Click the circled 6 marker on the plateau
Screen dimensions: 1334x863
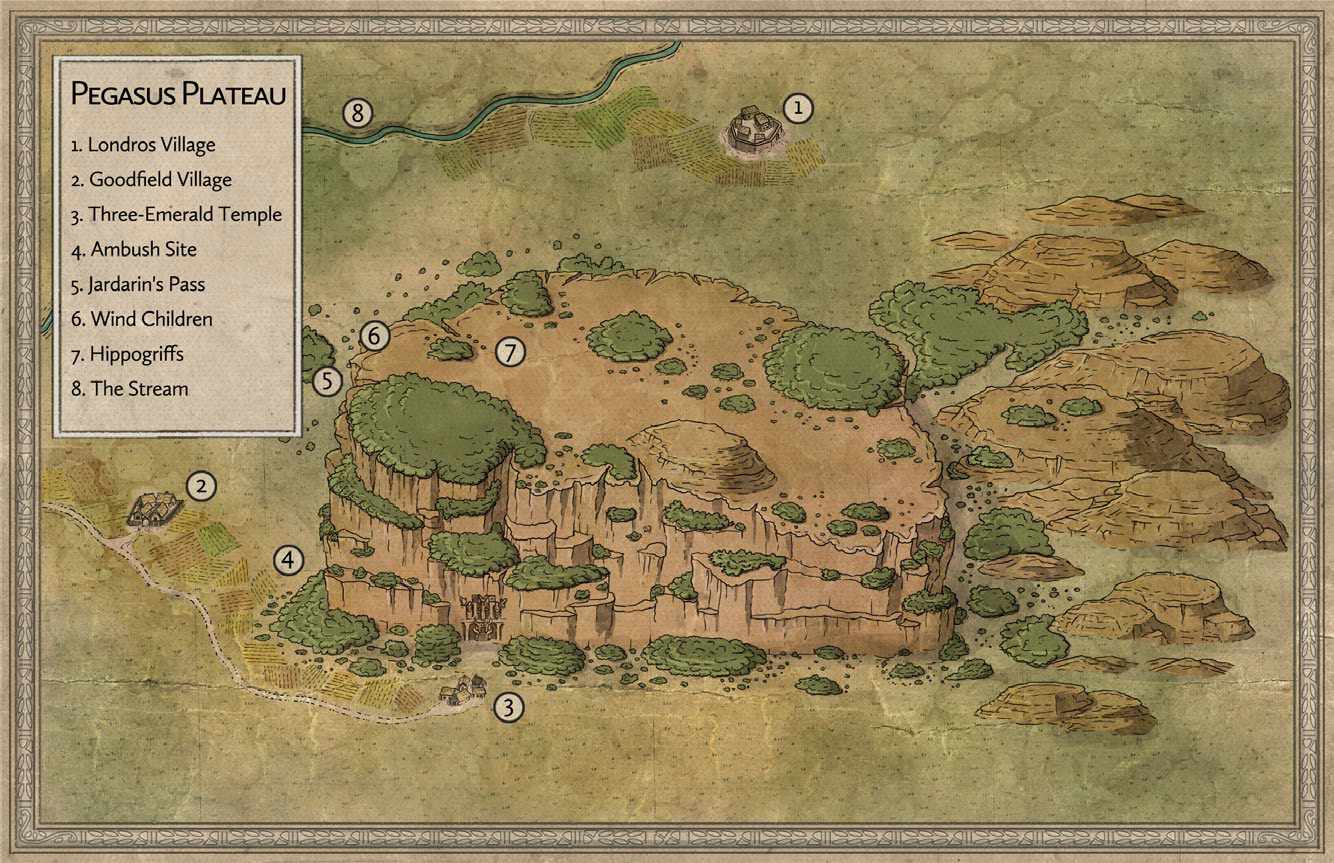[374, 336]
